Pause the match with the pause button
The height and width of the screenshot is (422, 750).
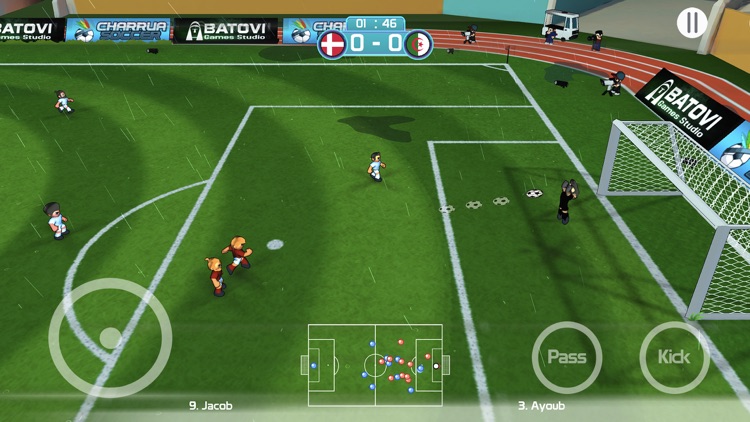(x=692, y=22)
